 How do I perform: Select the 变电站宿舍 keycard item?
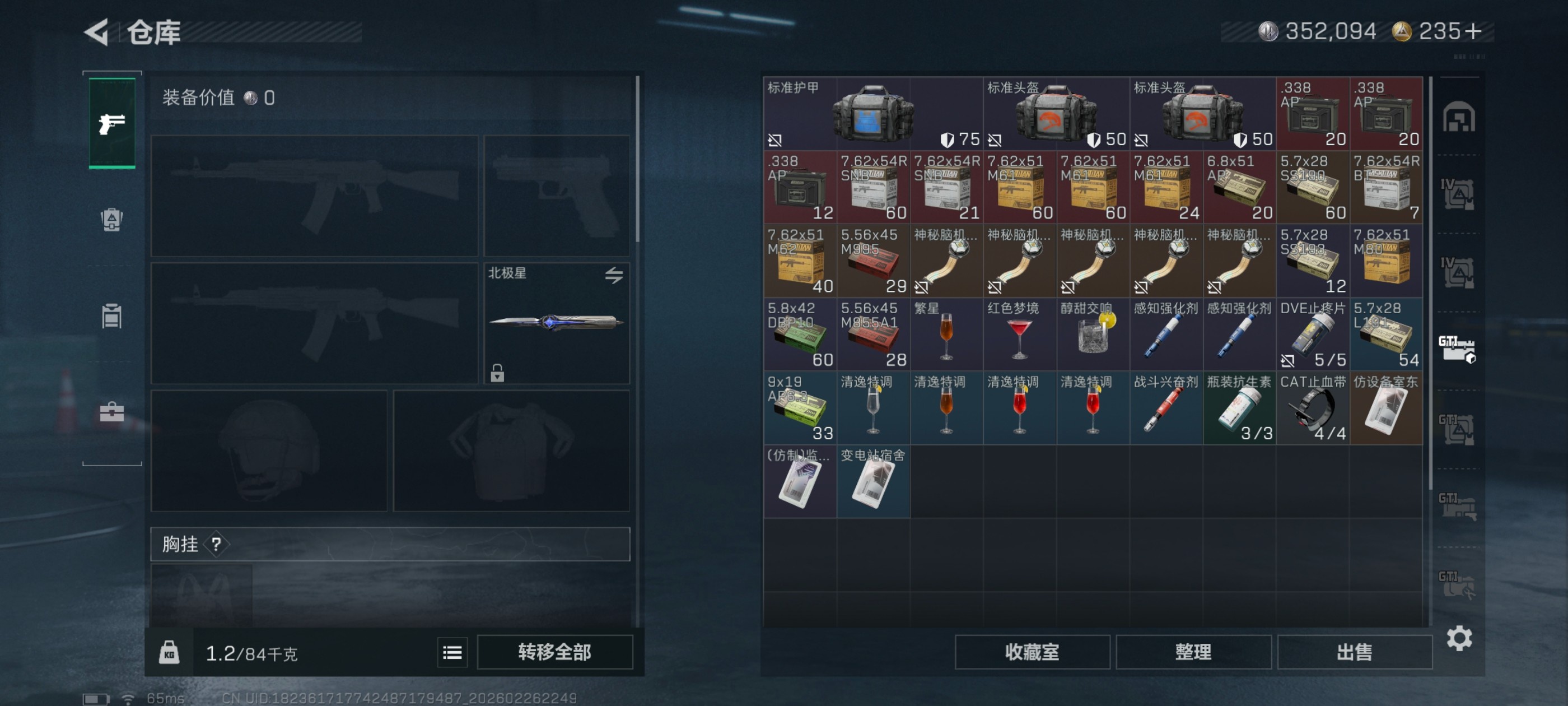(873, 482)
